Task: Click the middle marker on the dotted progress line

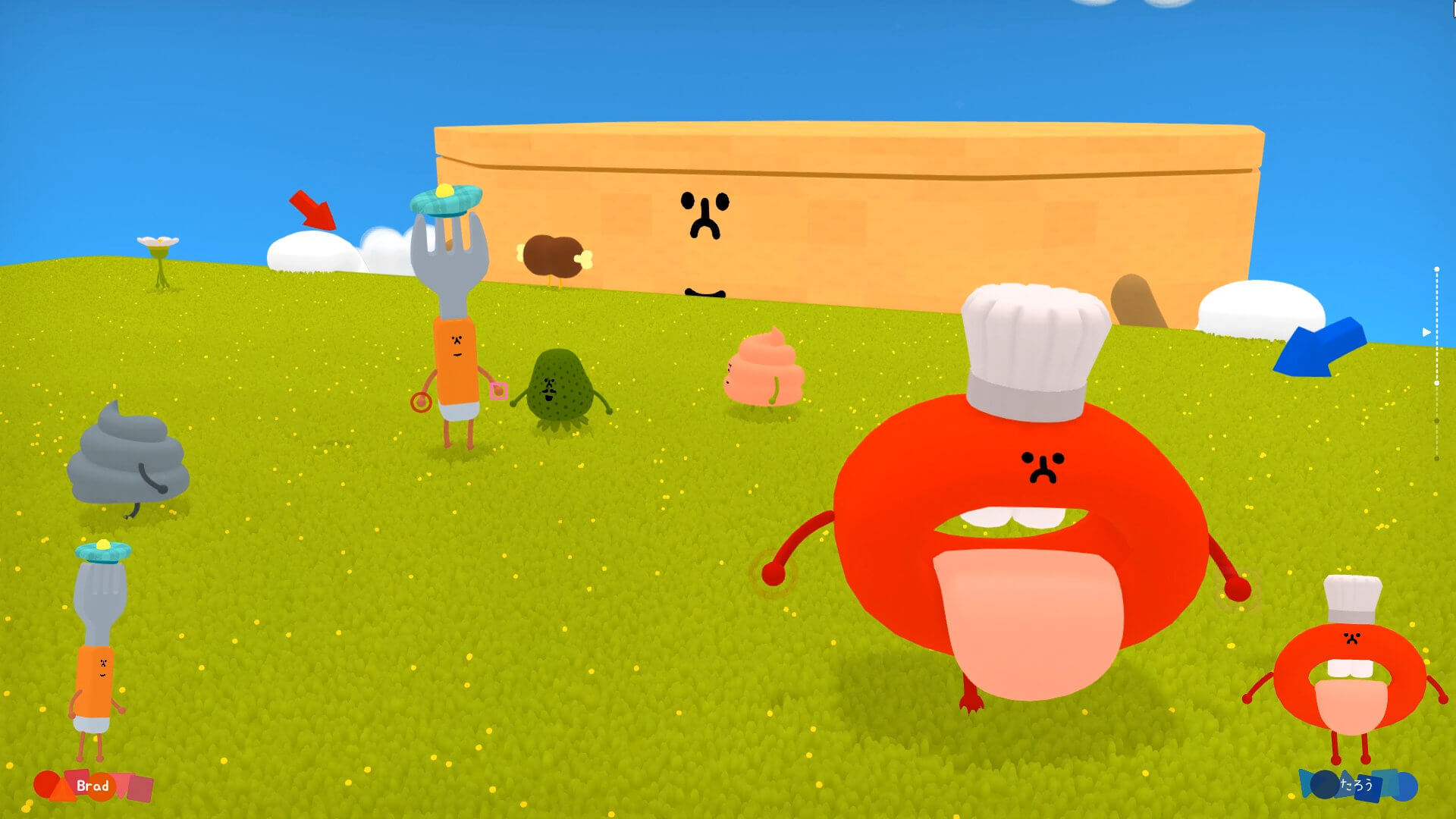Action: tap(1437, 384)
